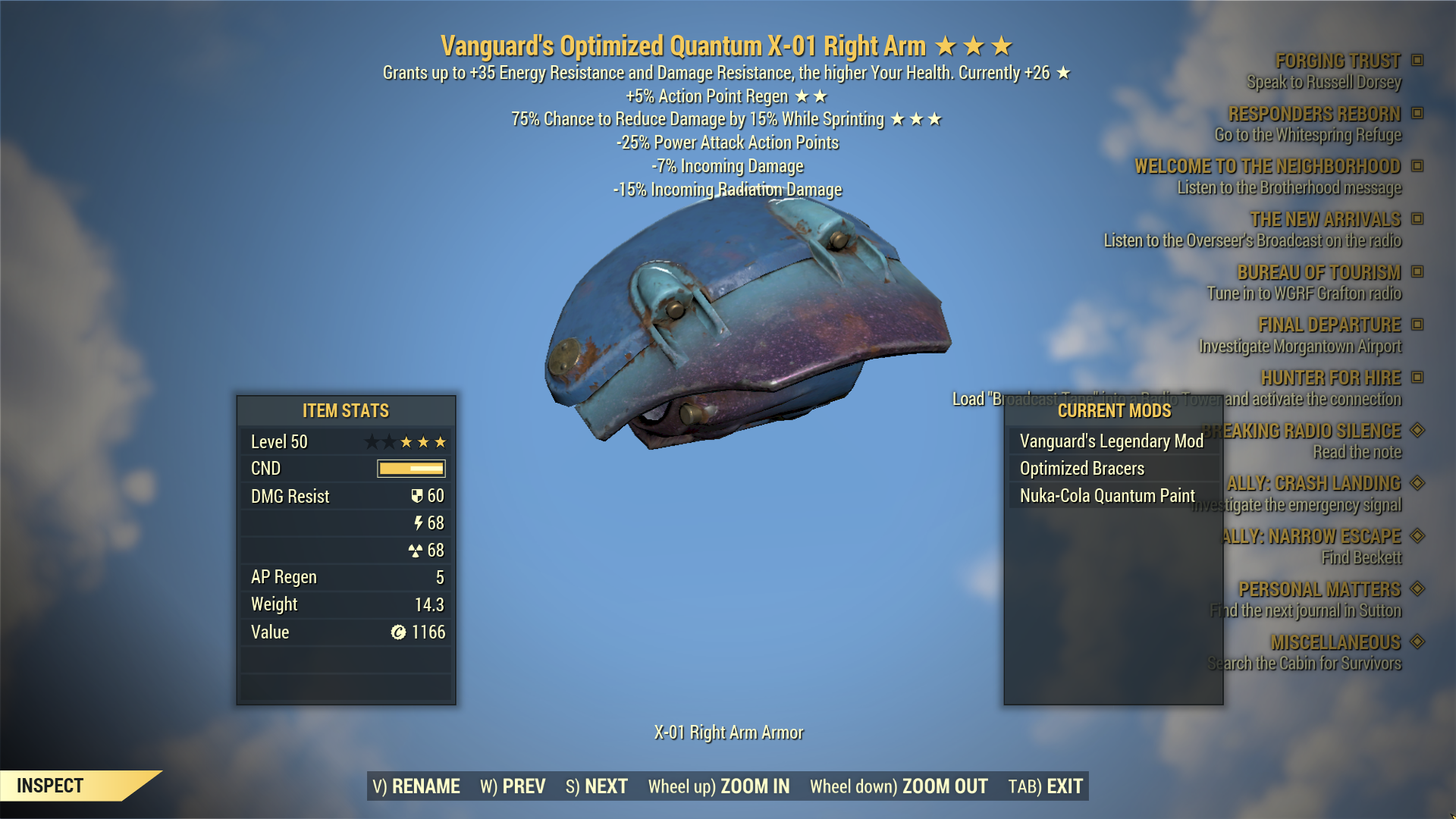Viewport: 1456px width, 819px height.
Task: Click the diamond icon next to BREAKING RADIO SILENCE
Action: point(1417,431)
